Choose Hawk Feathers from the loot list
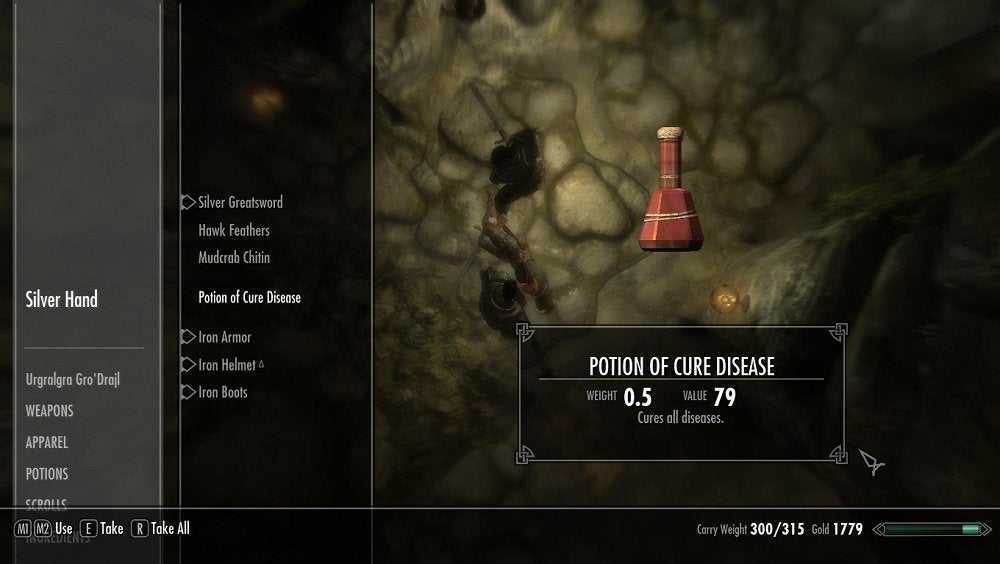 [x=234, y=230]
